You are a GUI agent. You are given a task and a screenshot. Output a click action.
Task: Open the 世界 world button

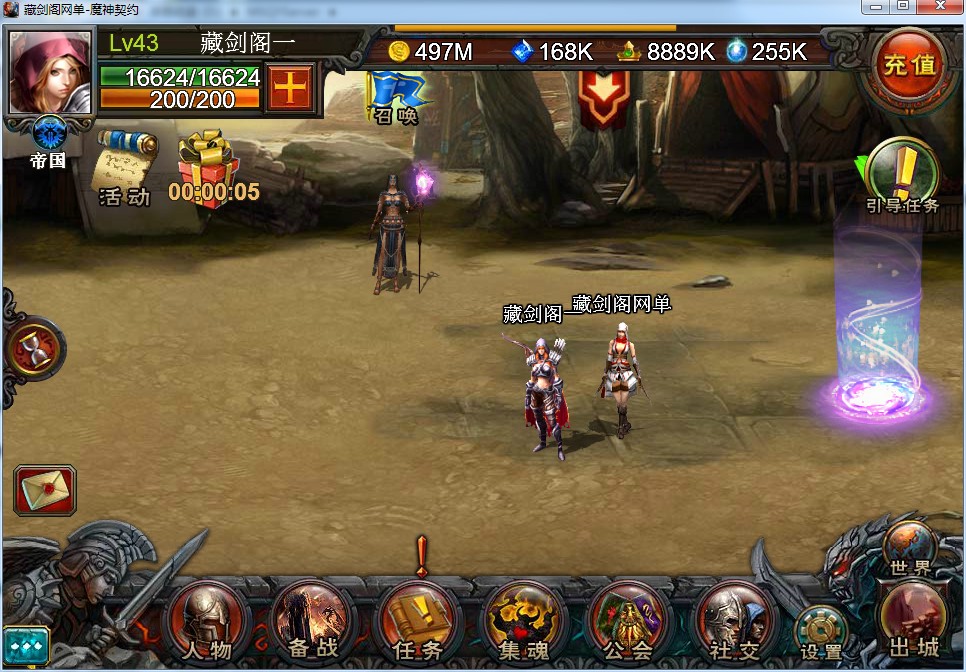909,548
